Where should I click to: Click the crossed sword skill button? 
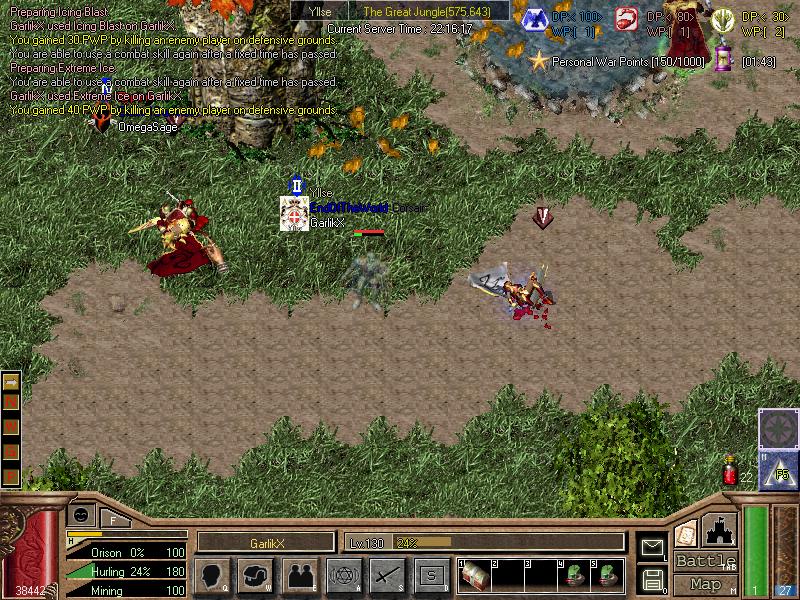387,575
